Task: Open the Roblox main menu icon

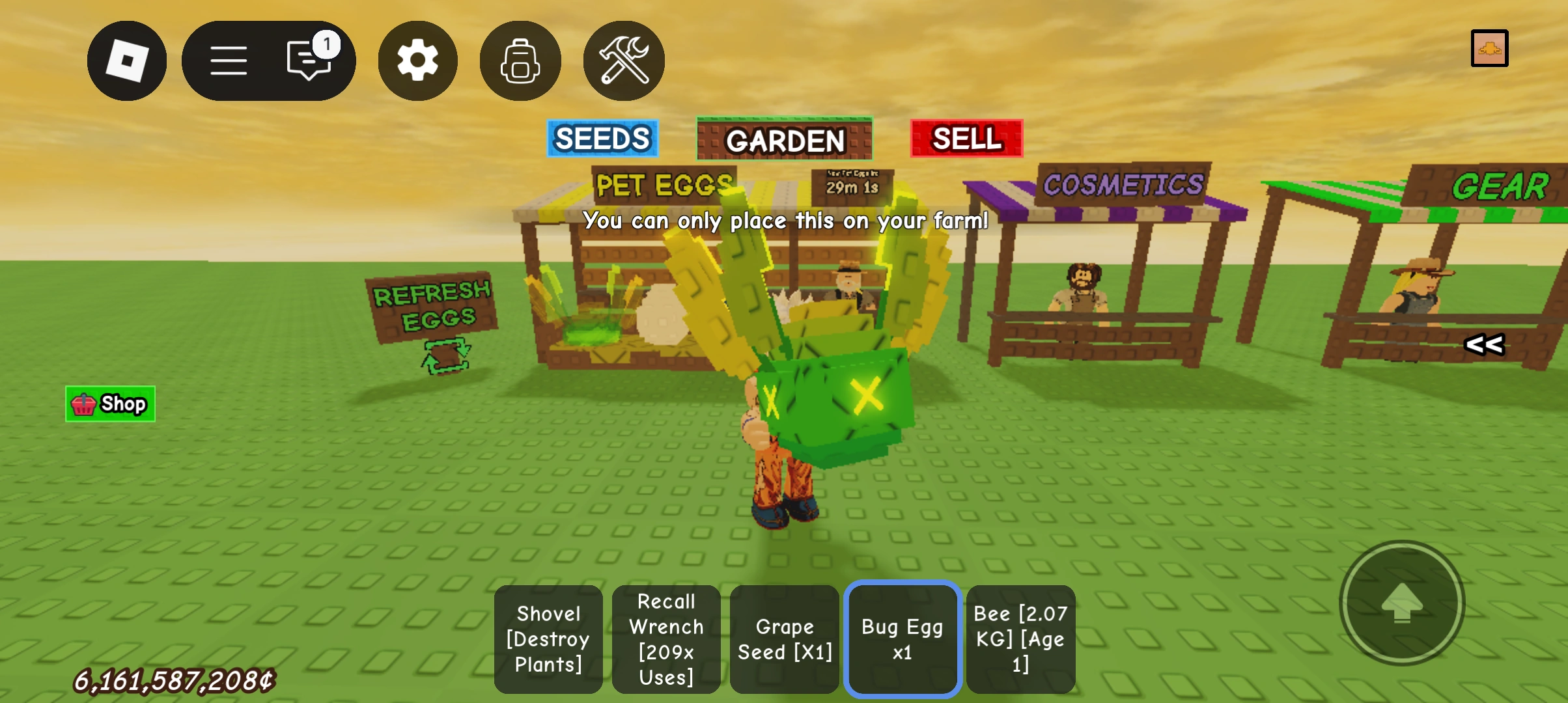Action: 127,60
